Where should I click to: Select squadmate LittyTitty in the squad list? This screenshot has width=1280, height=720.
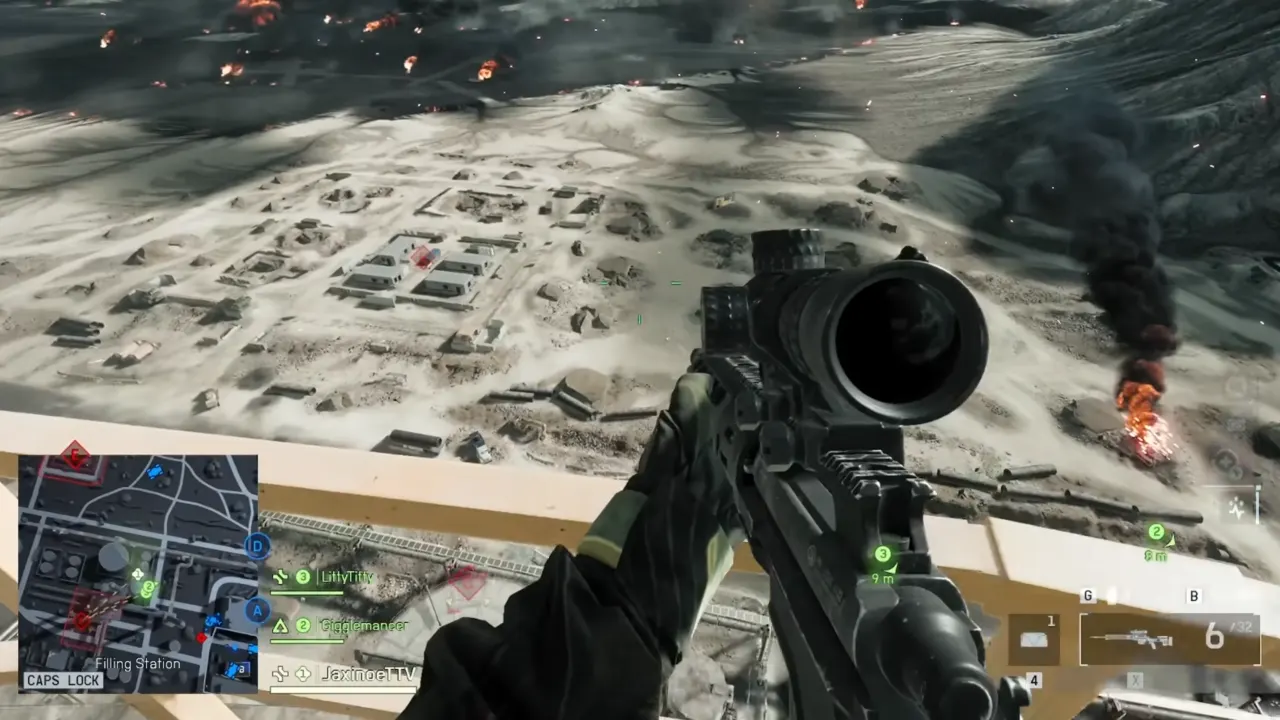pos(345,577)
